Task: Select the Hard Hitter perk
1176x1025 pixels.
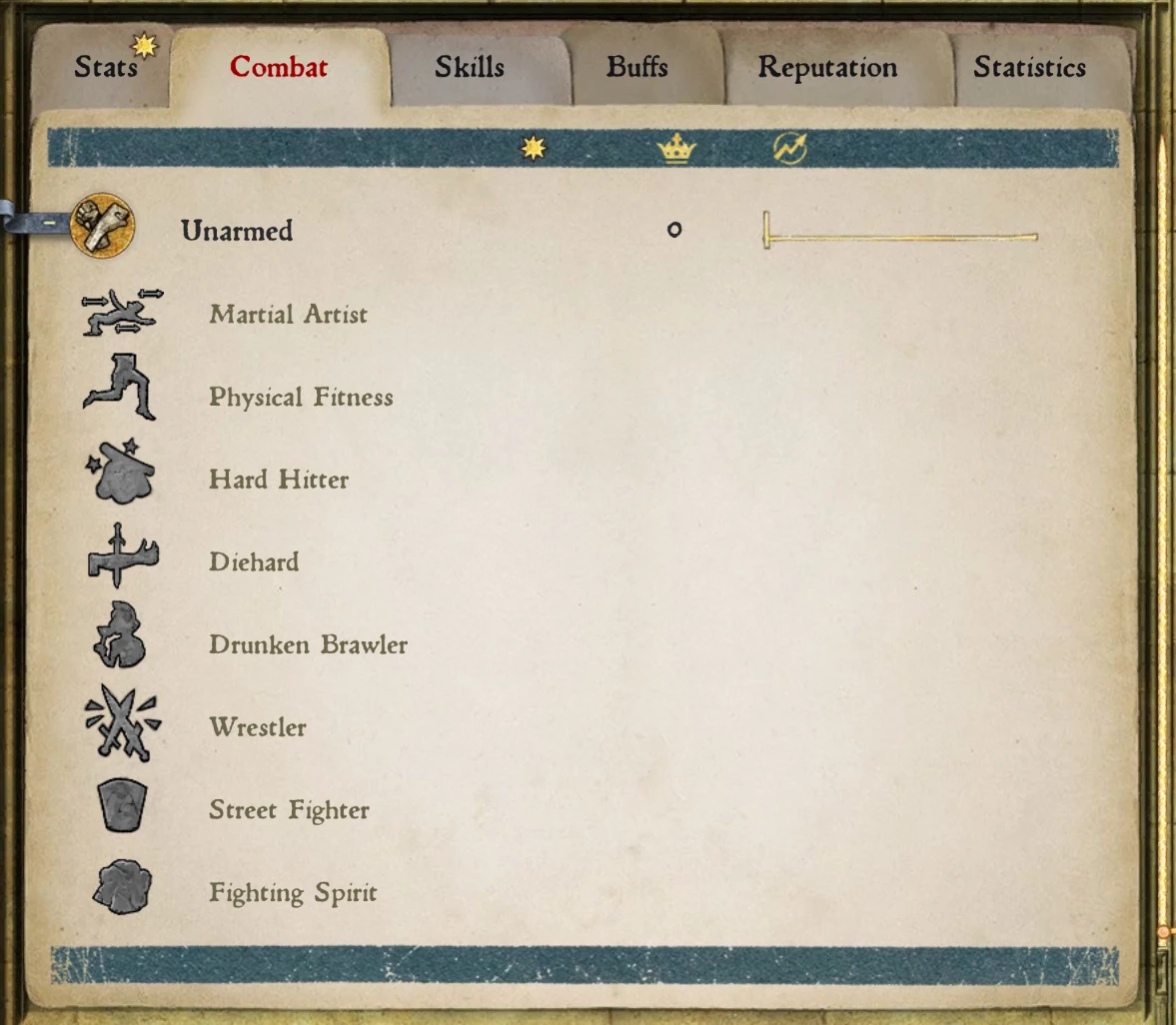Action: 279,481
